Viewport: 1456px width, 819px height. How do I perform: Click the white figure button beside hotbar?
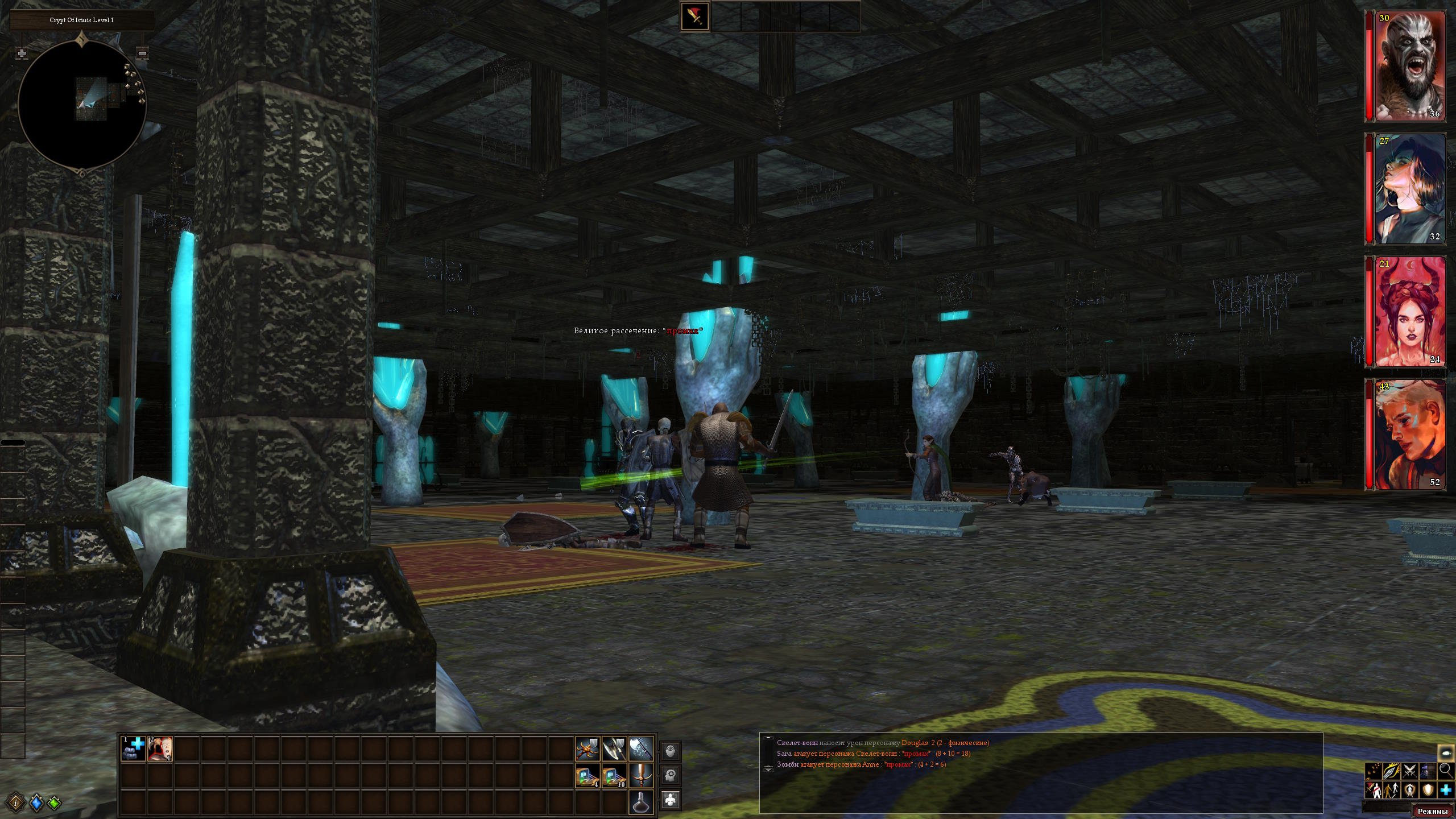click(x=671, y=800)
